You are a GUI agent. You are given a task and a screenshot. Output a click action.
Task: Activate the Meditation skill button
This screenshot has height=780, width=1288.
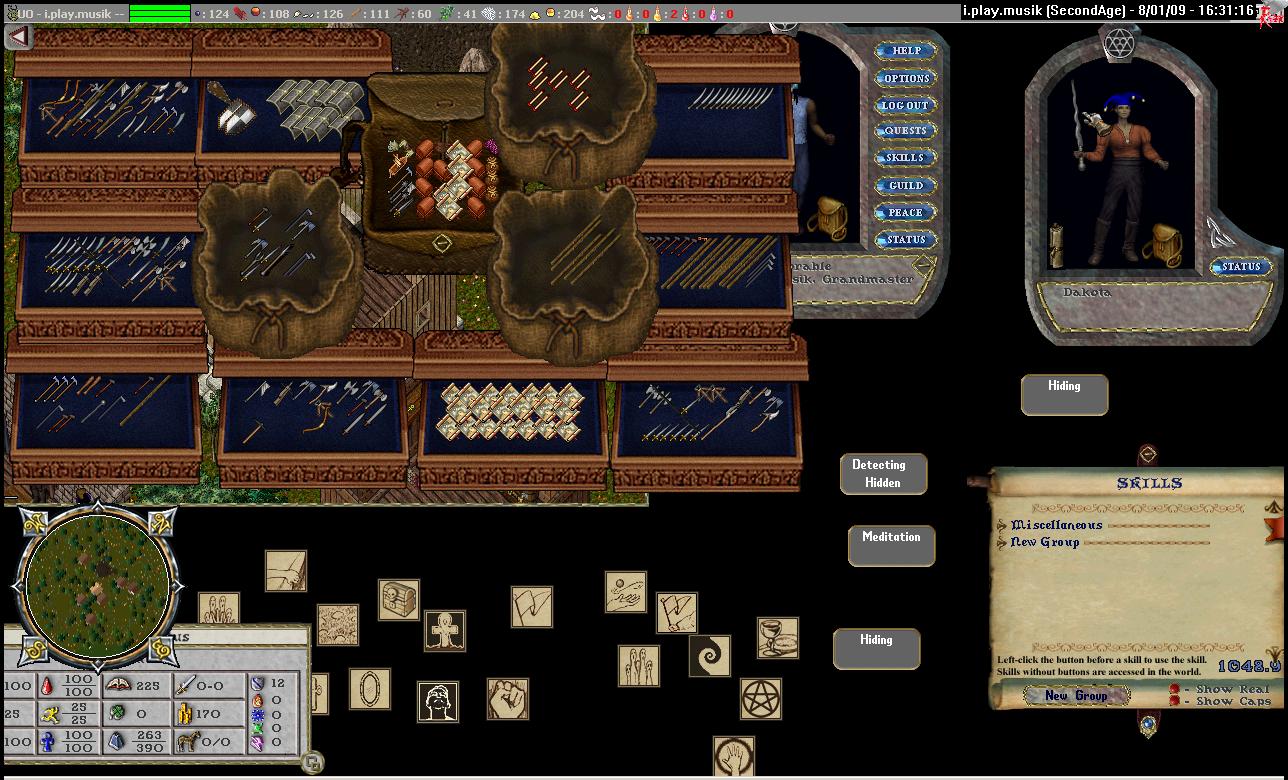pyautogui.click(x=891, y=545)
